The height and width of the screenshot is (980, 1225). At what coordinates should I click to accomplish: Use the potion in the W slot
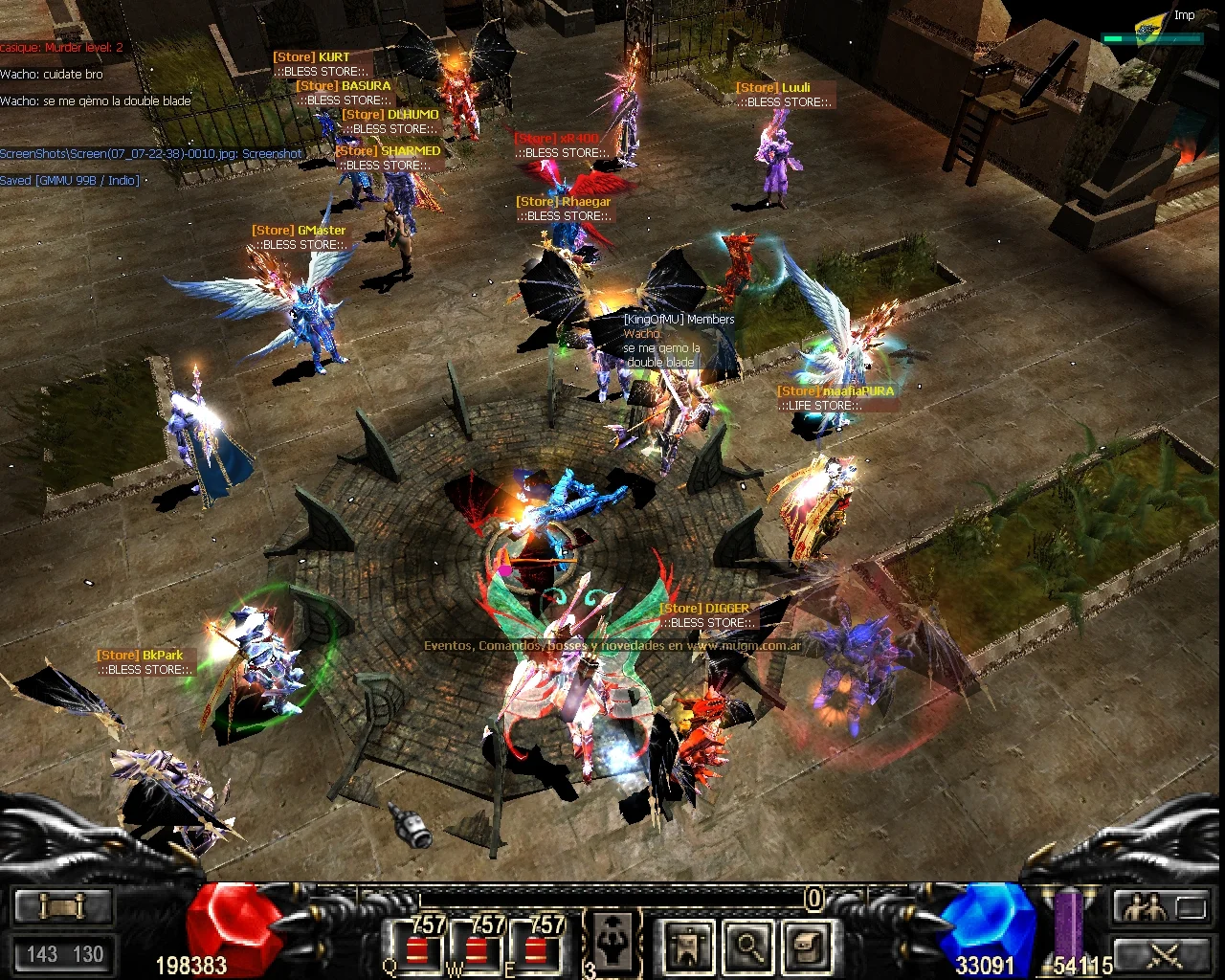tap(477, 948)
